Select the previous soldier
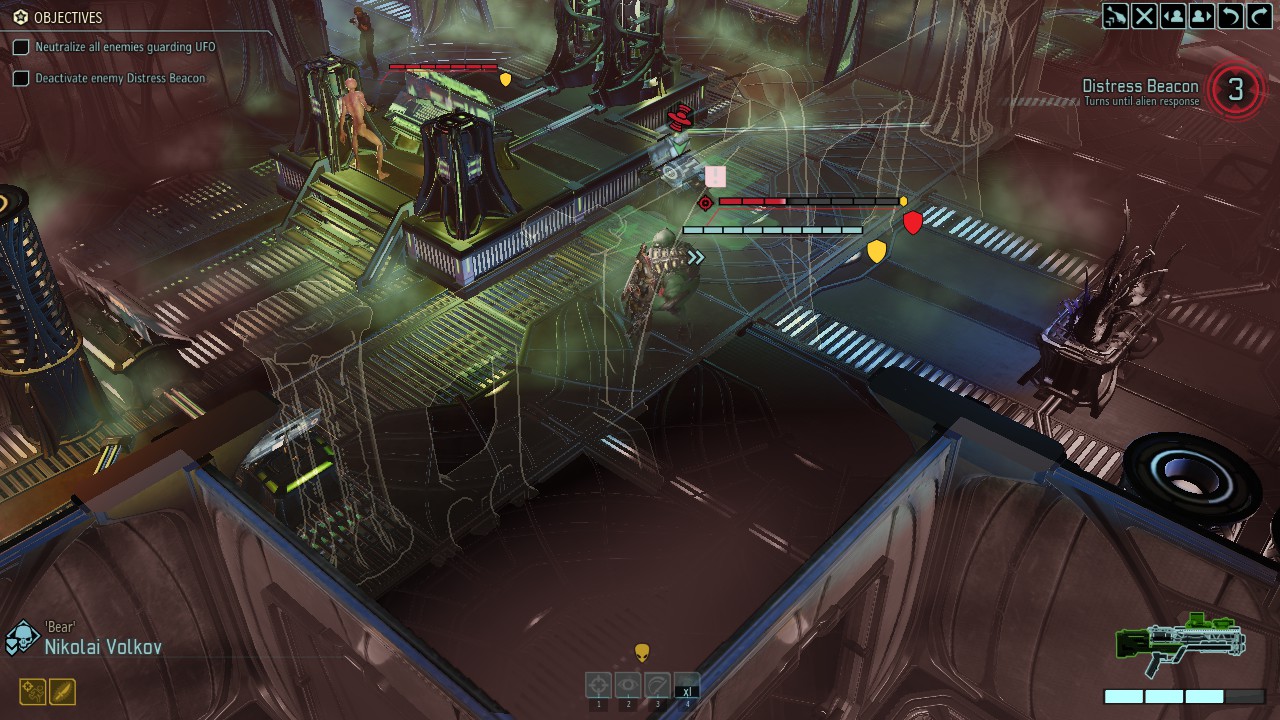 pos(1173,16)
